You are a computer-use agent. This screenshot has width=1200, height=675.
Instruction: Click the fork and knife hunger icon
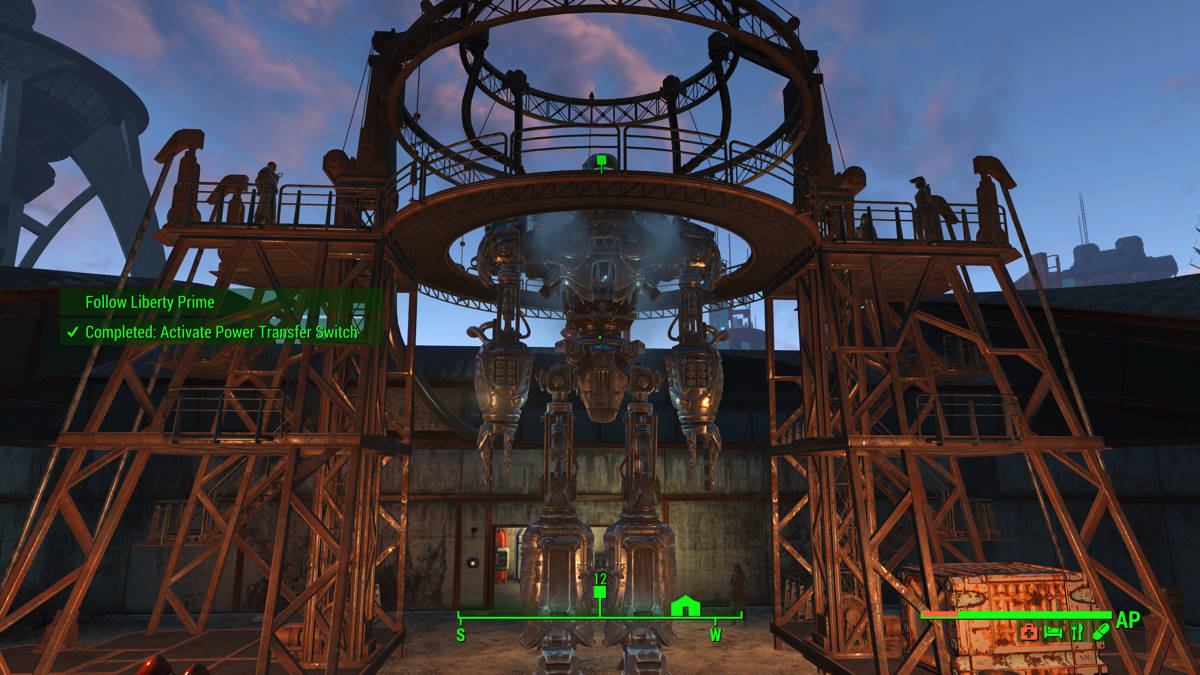pos(1077,632)
